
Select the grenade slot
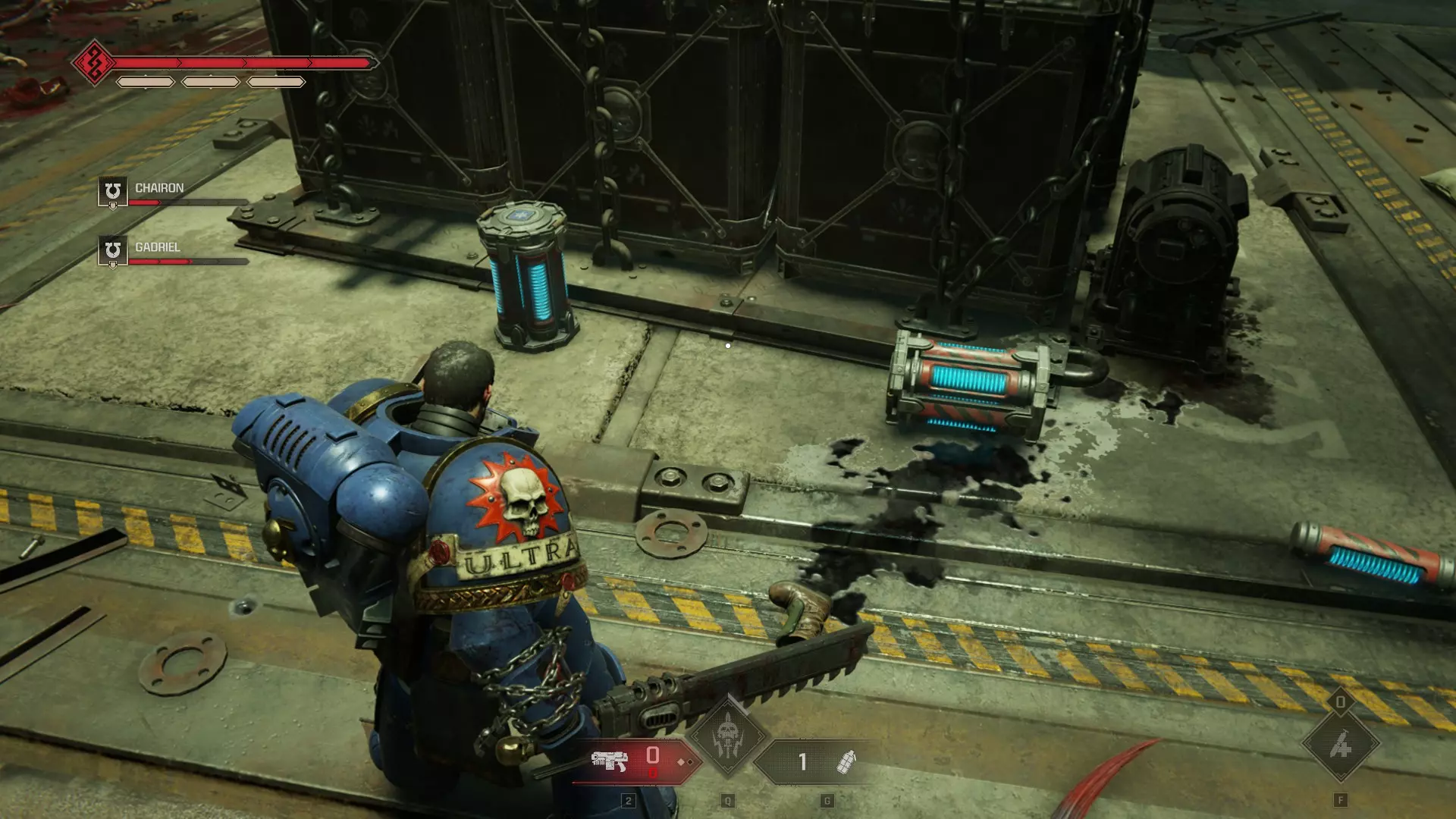[x=844, y=761]
